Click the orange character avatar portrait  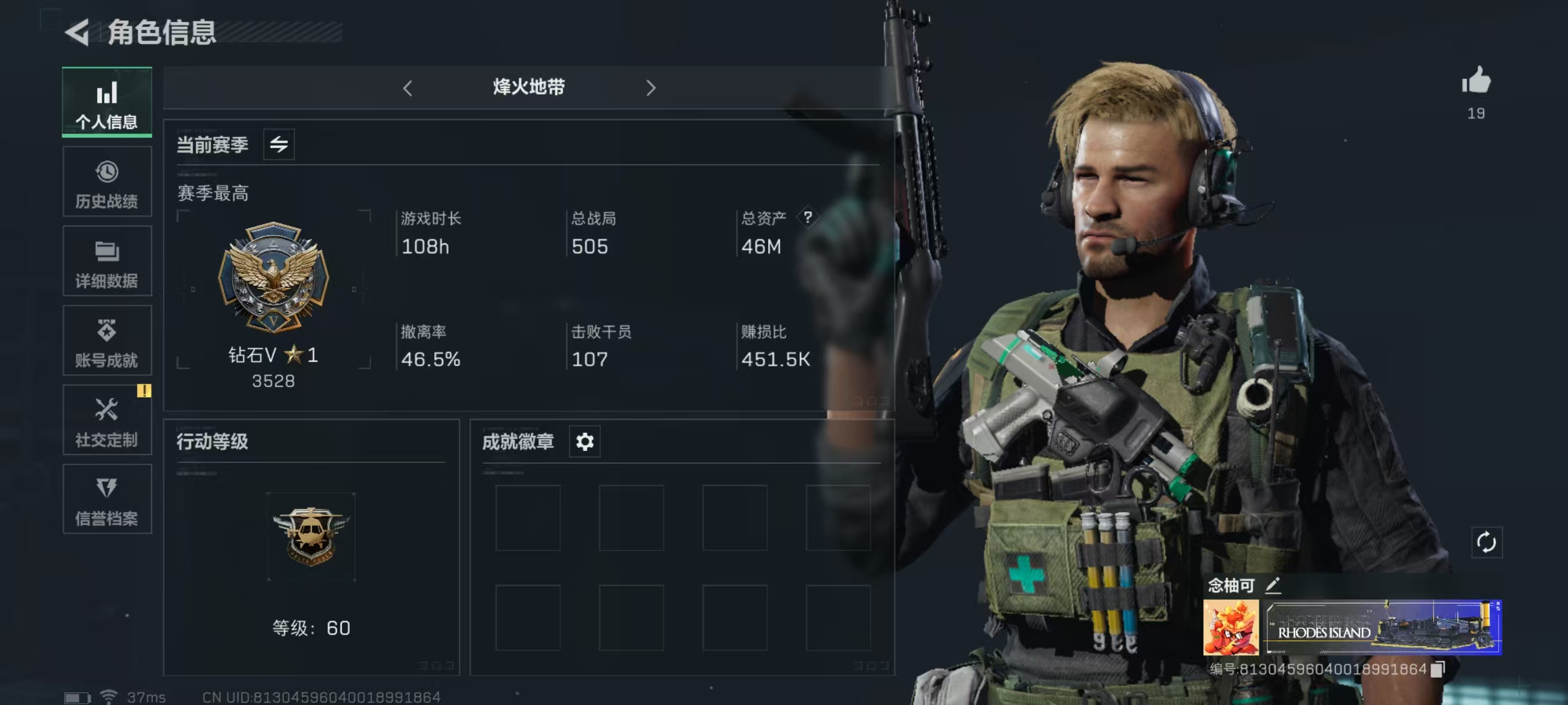pyautogui.click(x=1230, y=627)
